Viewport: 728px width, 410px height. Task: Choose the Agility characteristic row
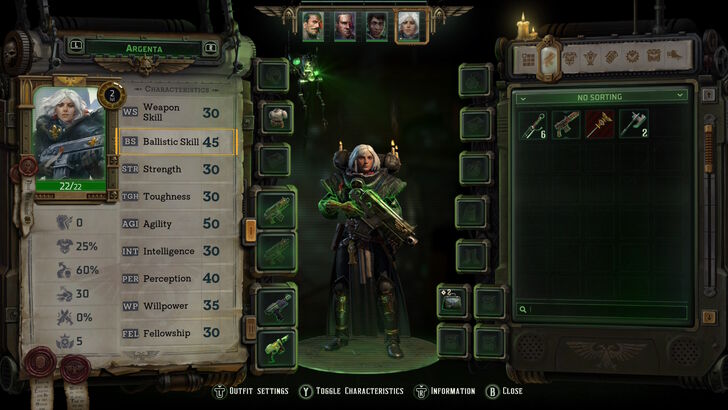[x=178, y=224]
